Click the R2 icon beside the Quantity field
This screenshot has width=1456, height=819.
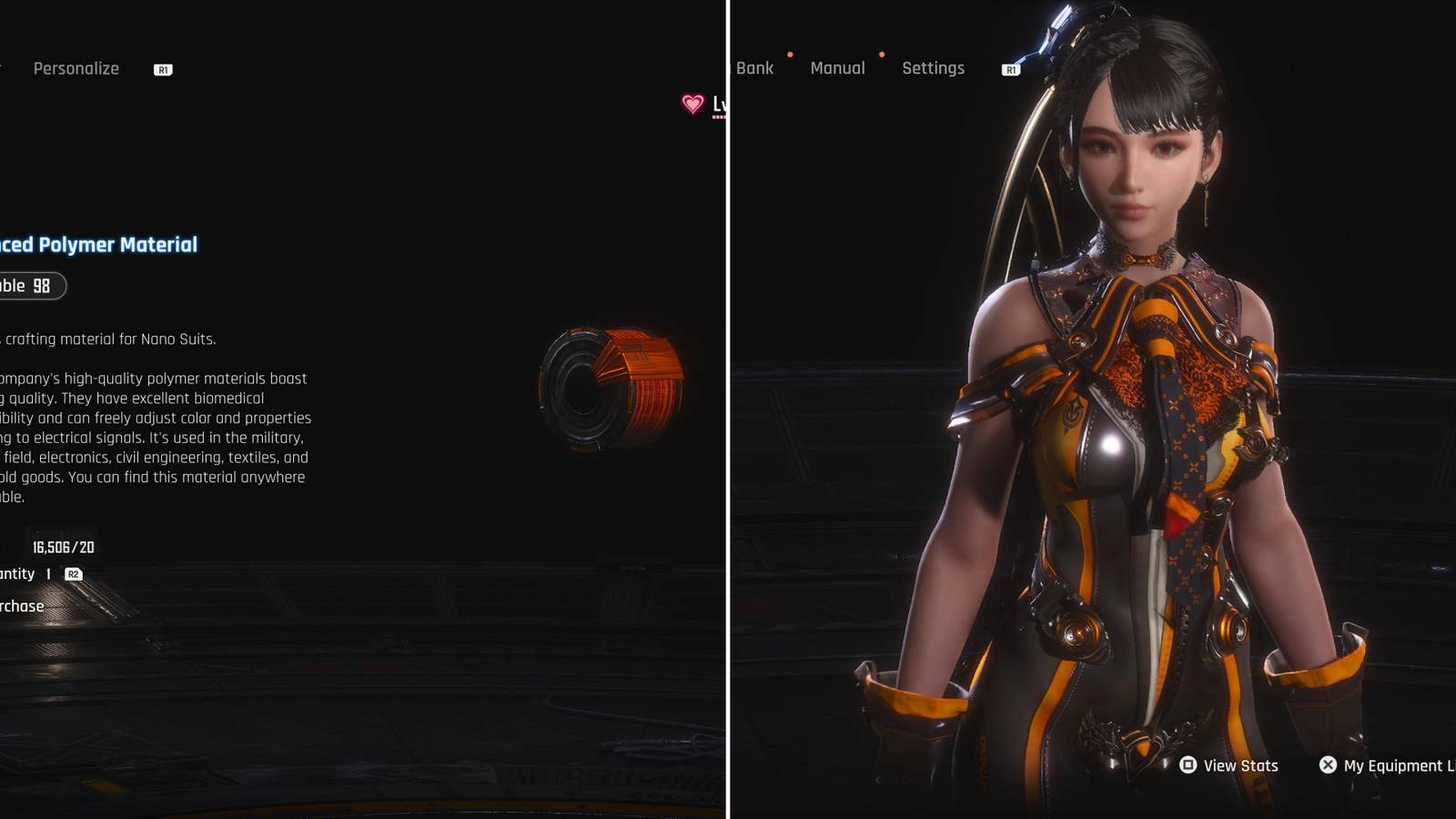(x=73, y=574)
